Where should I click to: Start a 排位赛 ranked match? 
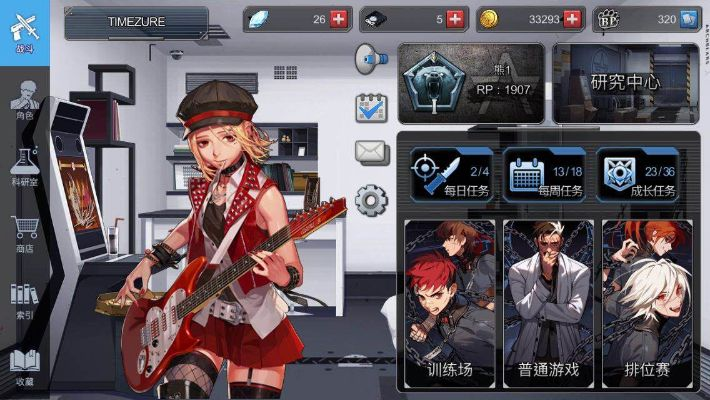click(x=647, y=305)
